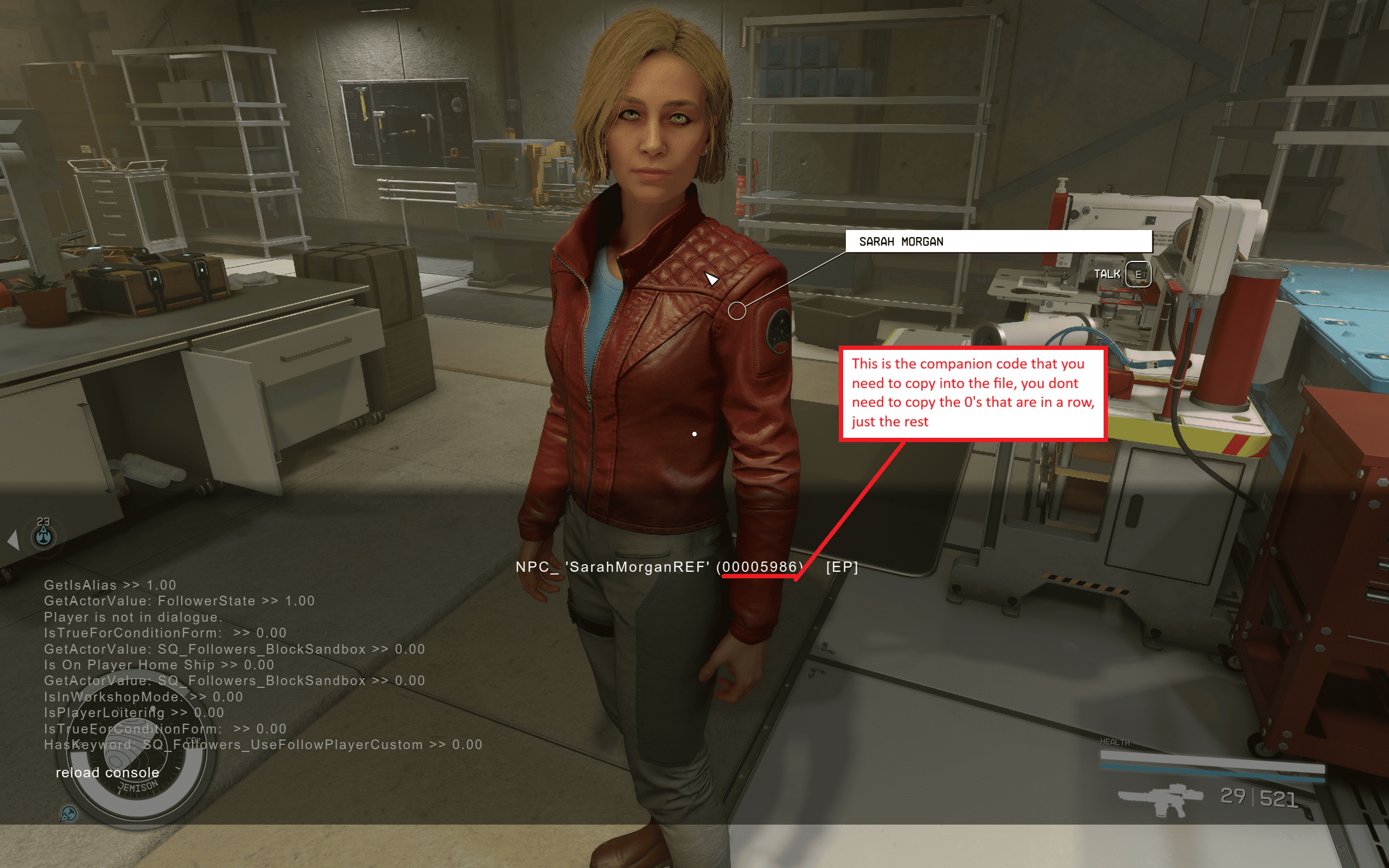Click the "reload console" command input line
1389x868 pixels.
tap(107, 773)
